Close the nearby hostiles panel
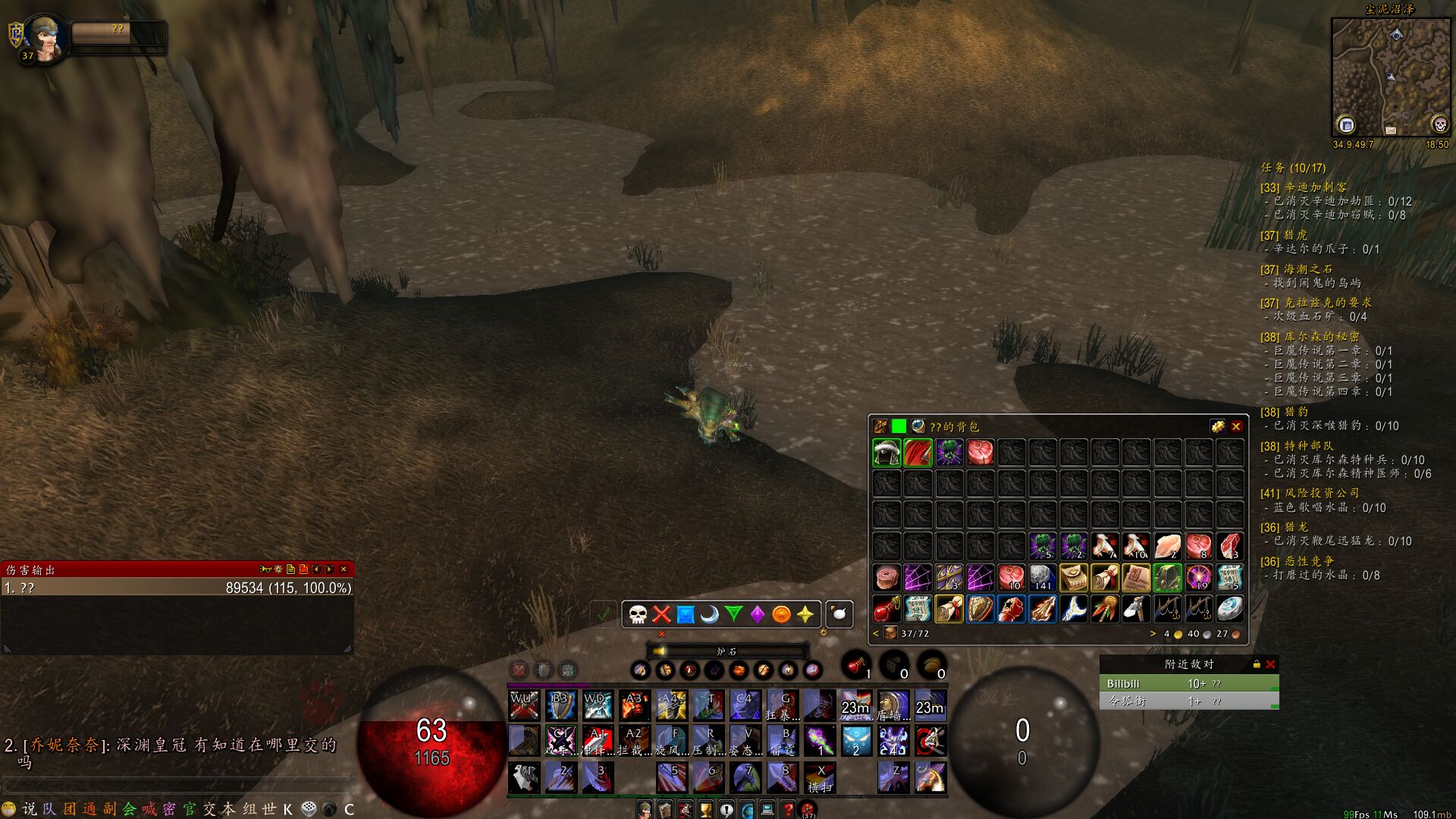Viewport: 1456px width, 819px height. point(1270,664)
